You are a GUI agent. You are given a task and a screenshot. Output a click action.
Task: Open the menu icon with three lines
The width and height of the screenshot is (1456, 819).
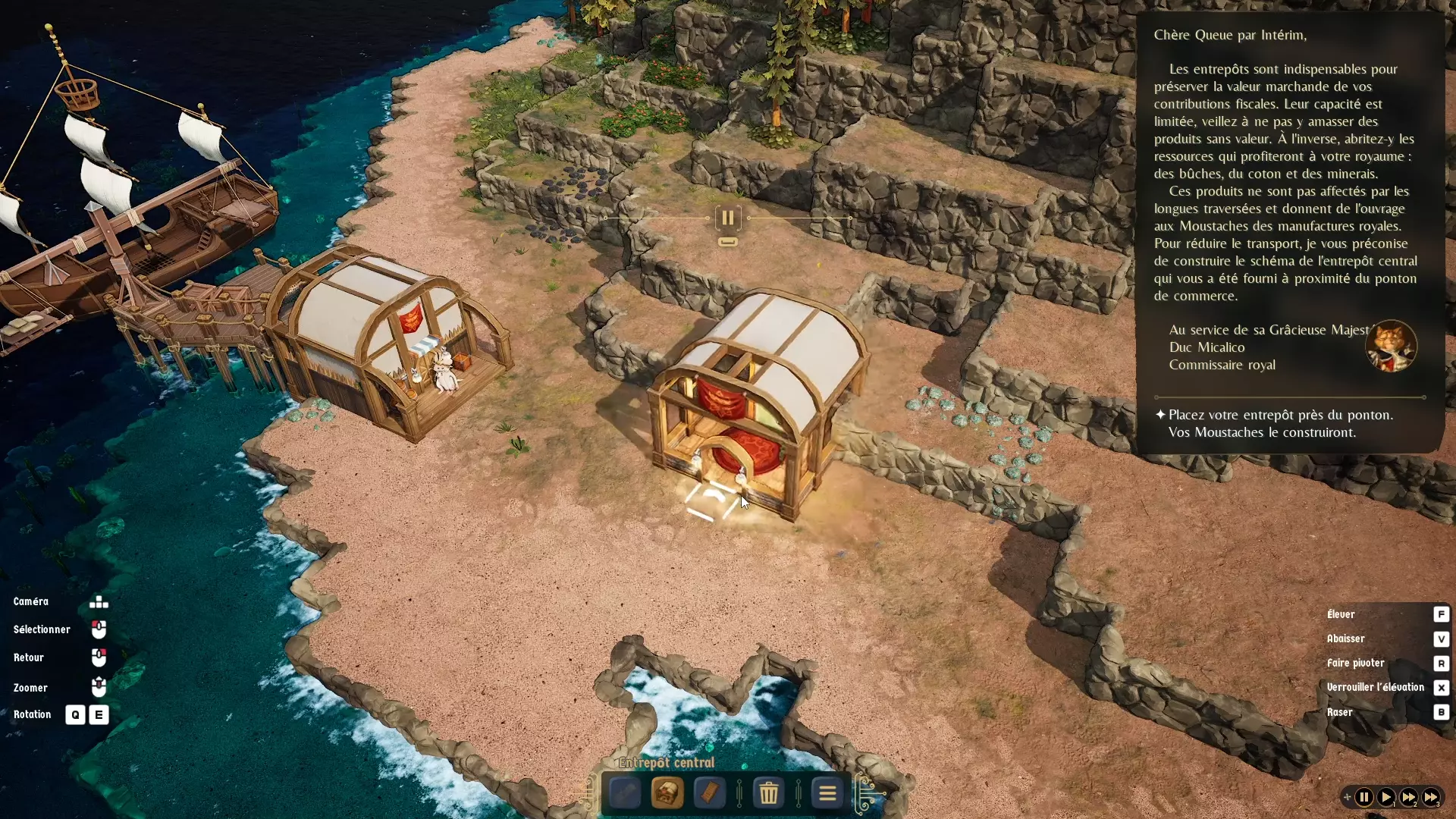pos(827,793)
